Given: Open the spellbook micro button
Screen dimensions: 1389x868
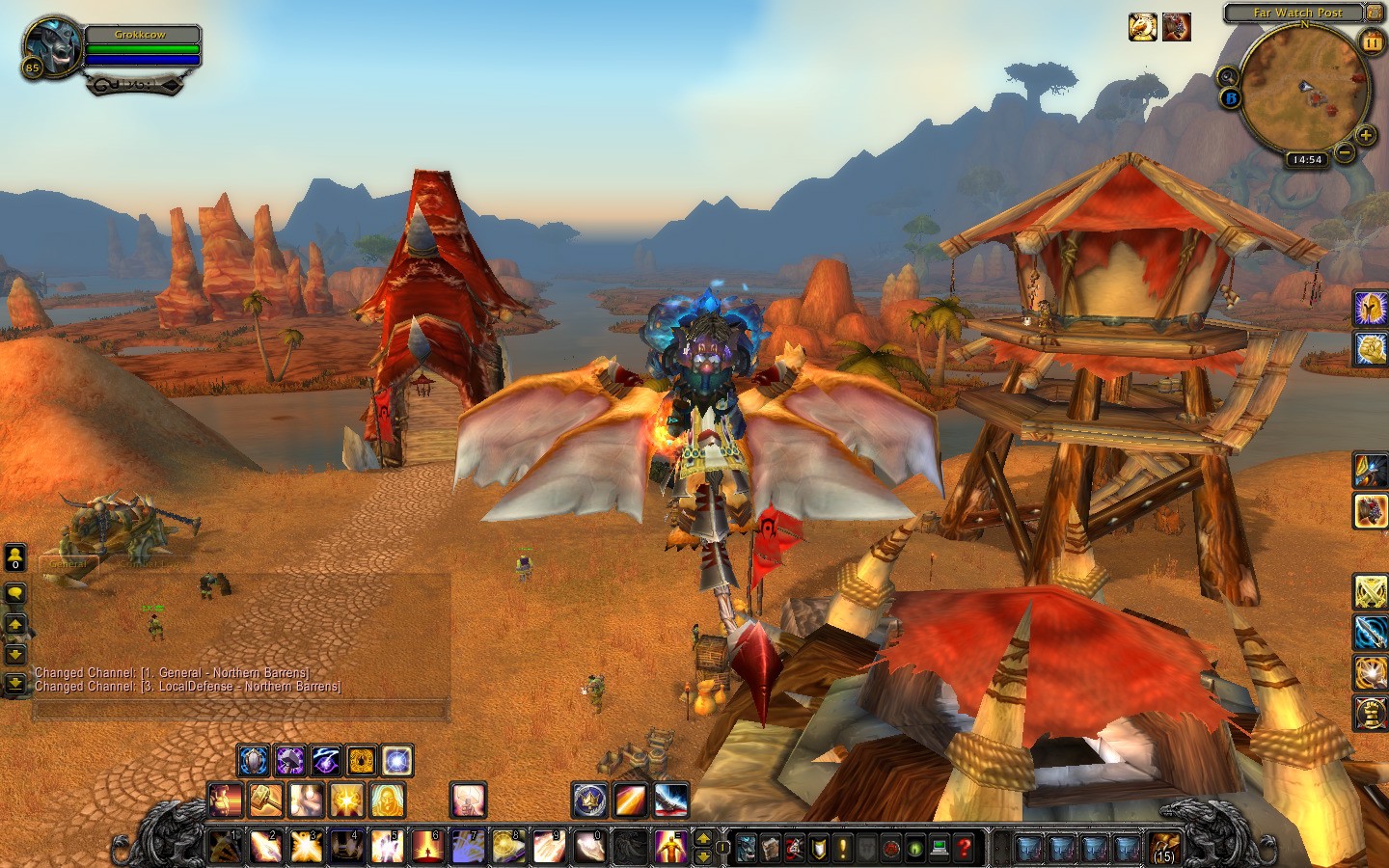Looking at the screenshot, I should point(770,849).
